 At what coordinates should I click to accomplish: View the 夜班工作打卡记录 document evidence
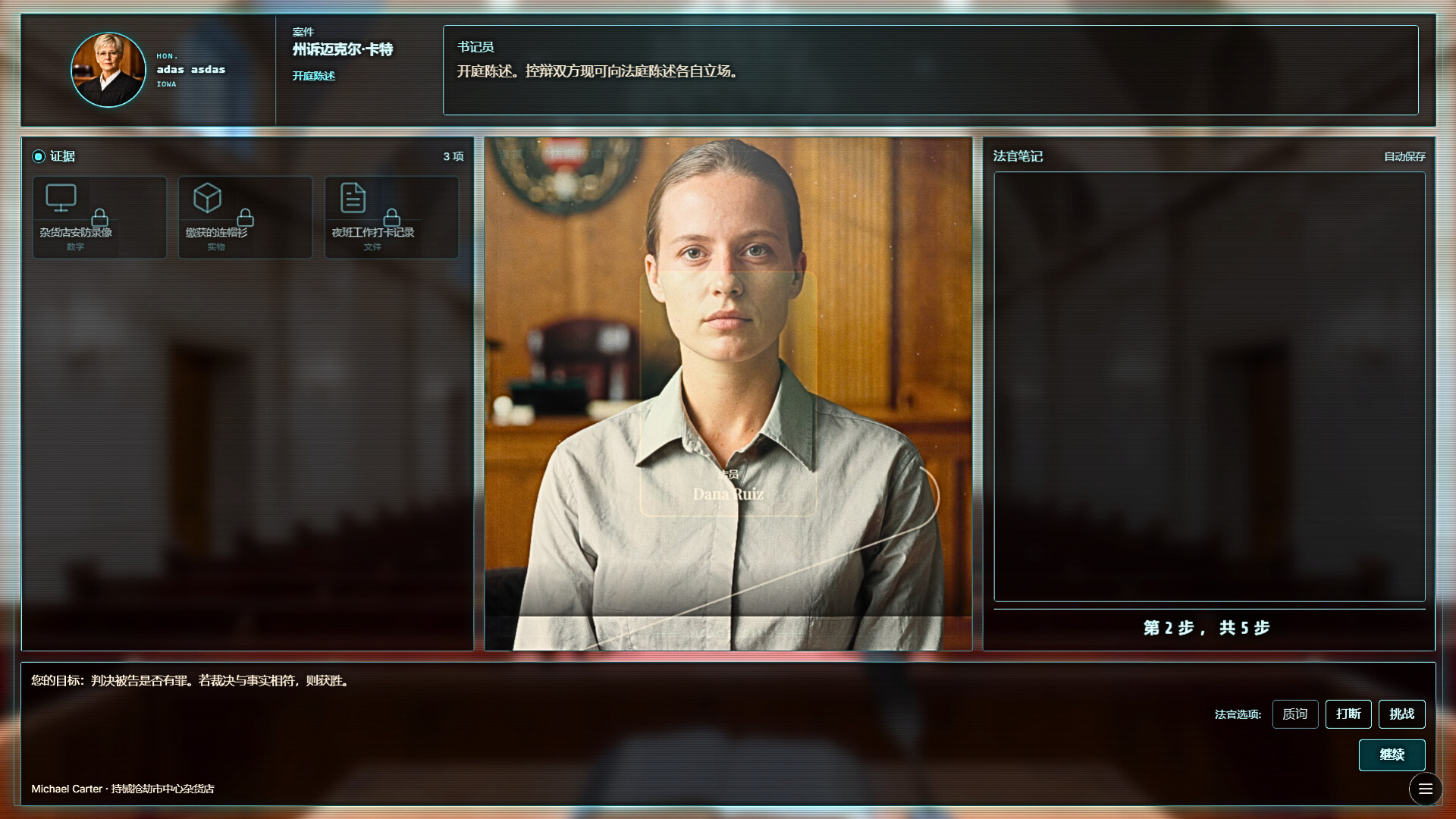point(391,218)
